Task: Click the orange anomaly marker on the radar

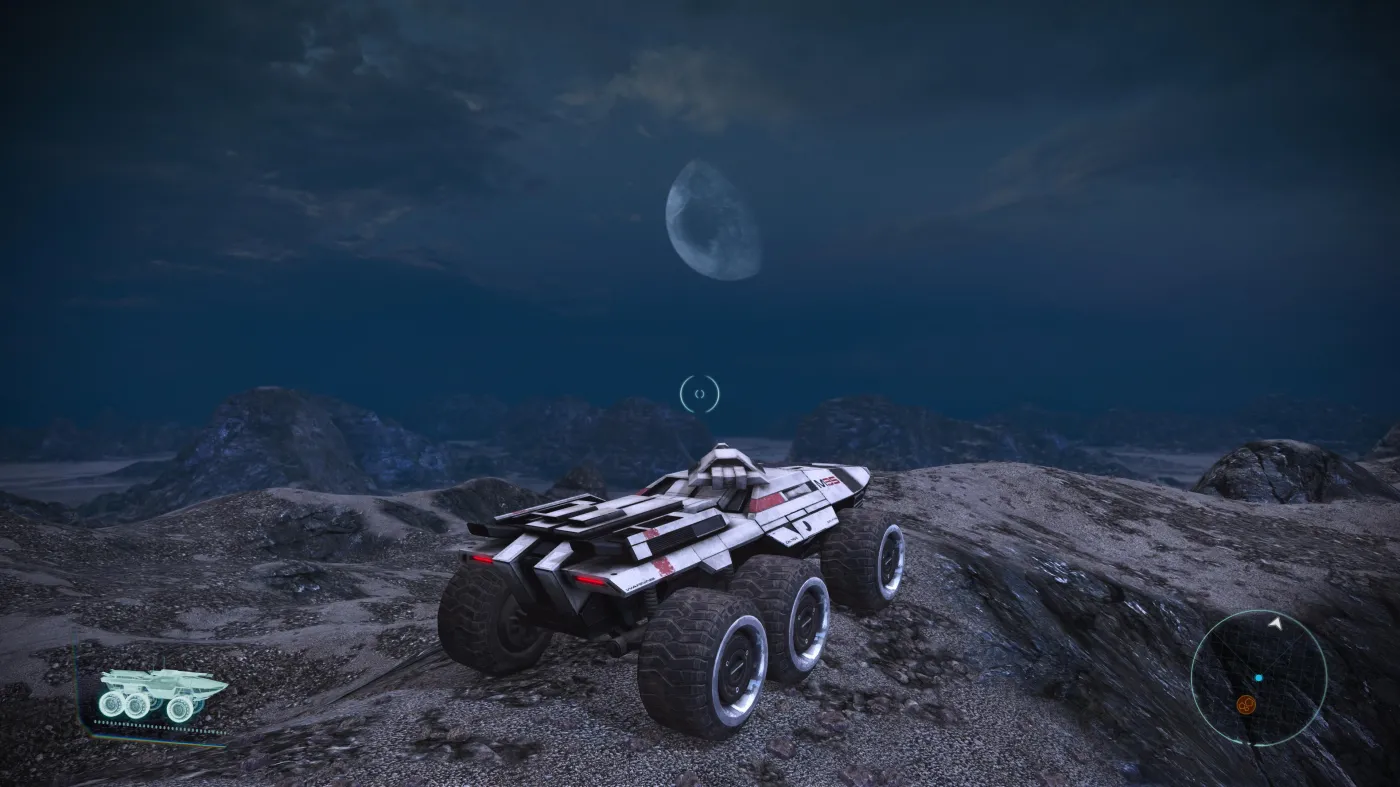Action: [1245, 704]
